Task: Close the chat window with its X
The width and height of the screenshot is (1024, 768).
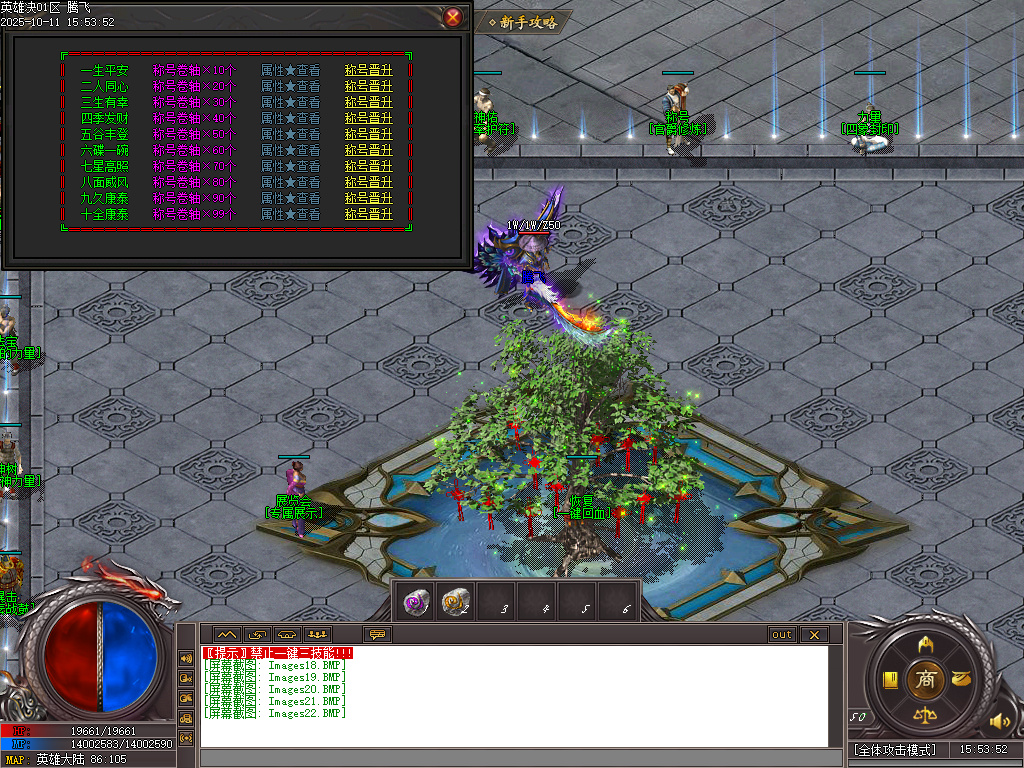Action: pyautogui.click(x=814, y=635)
